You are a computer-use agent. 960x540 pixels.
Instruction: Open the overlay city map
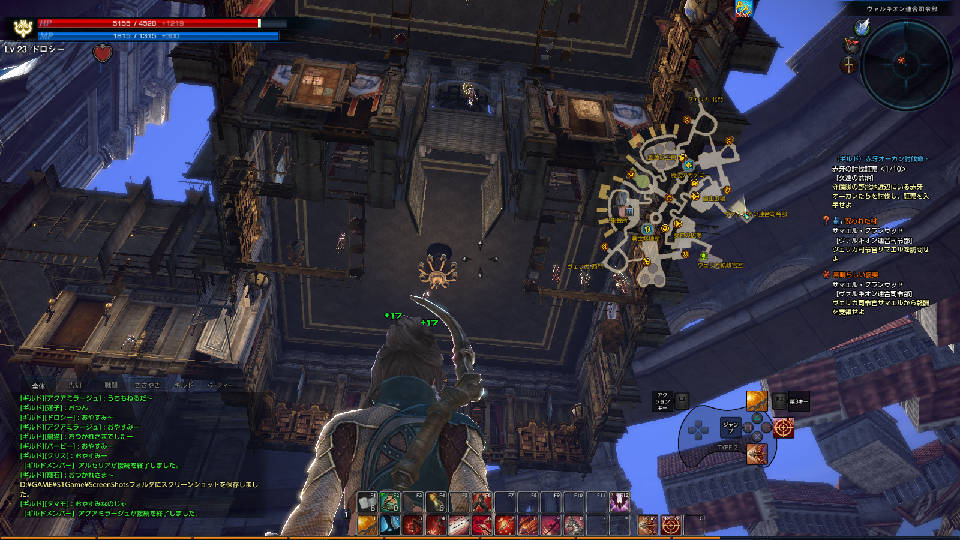coord(665,200)
